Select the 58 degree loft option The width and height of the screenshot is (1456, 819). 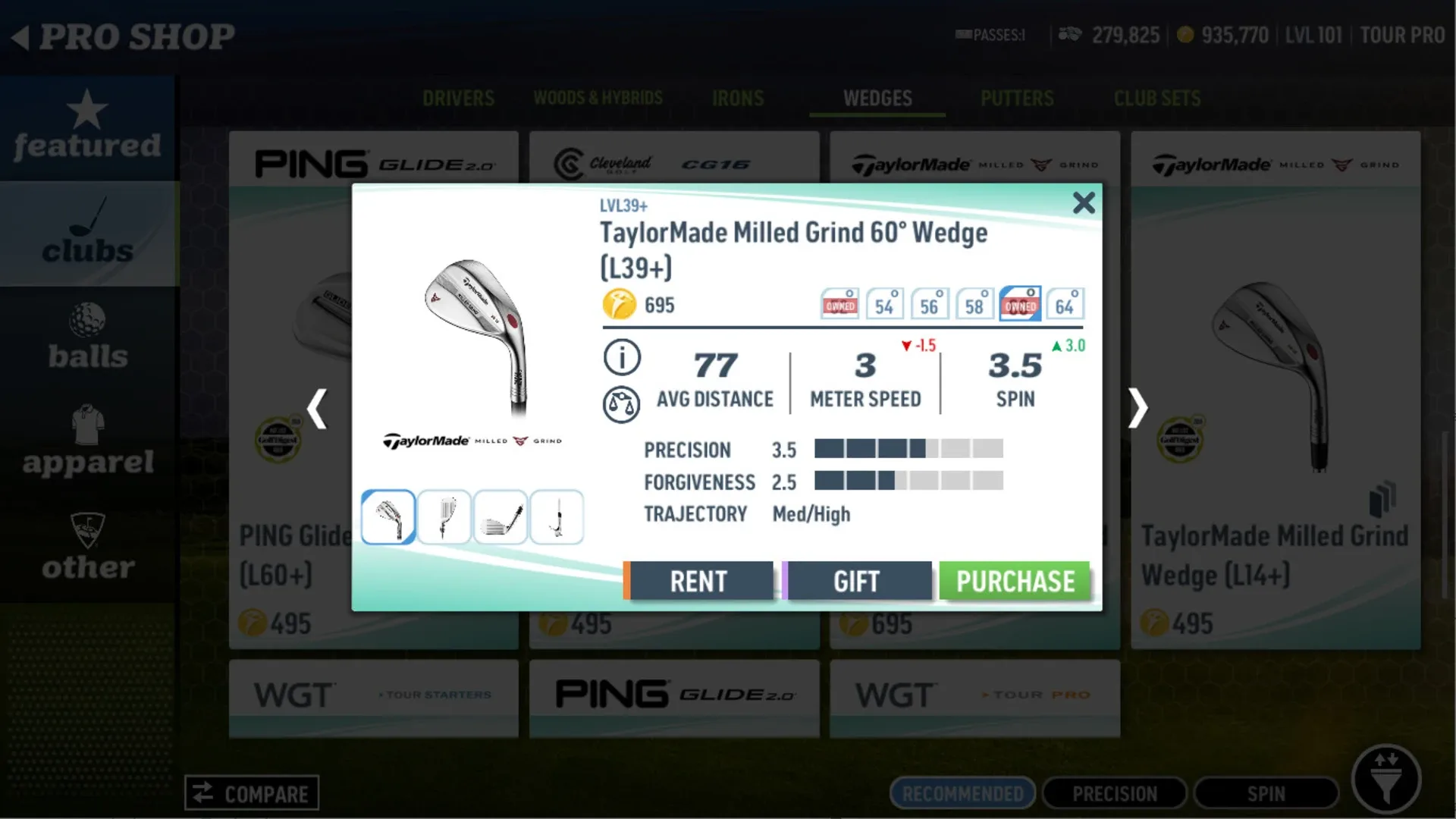coord(974,303)
